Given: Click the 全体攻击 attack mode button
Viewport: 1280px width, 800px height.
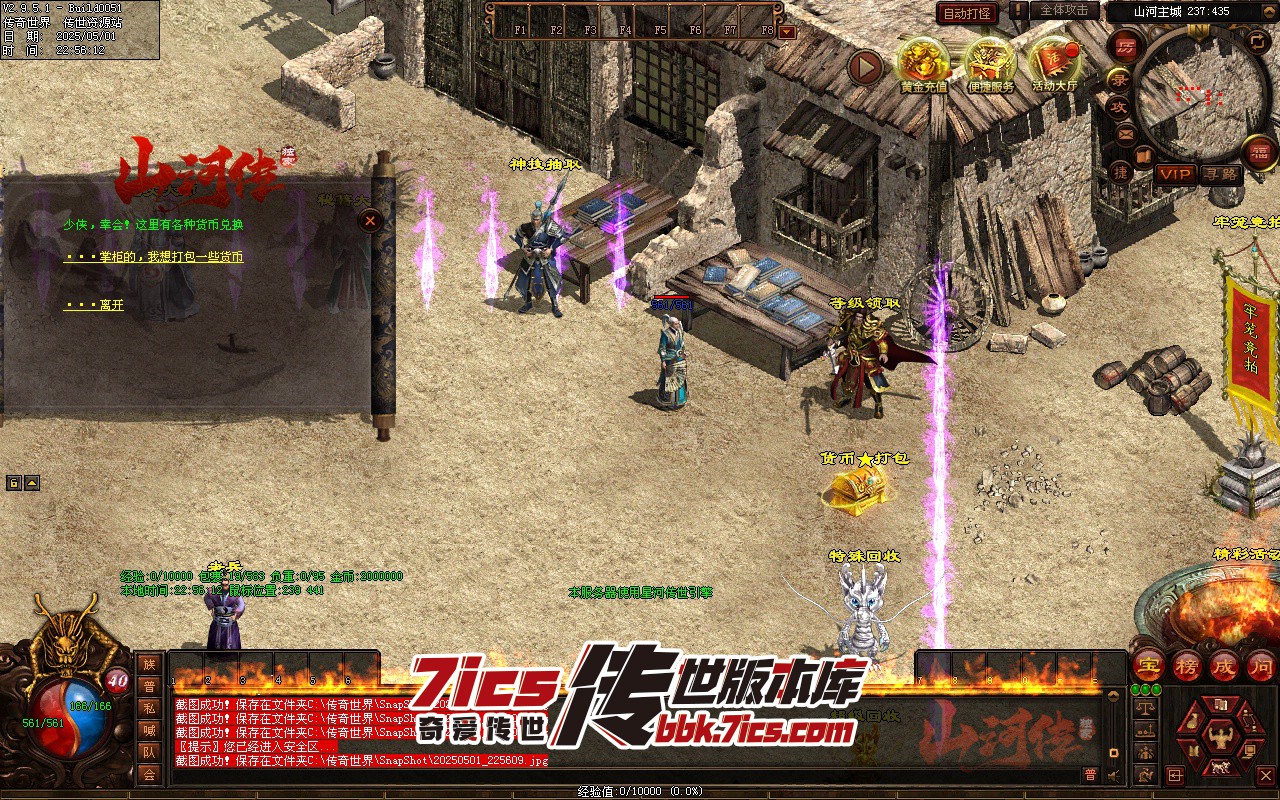Looking at the screenshot, I should [1064, 11].
